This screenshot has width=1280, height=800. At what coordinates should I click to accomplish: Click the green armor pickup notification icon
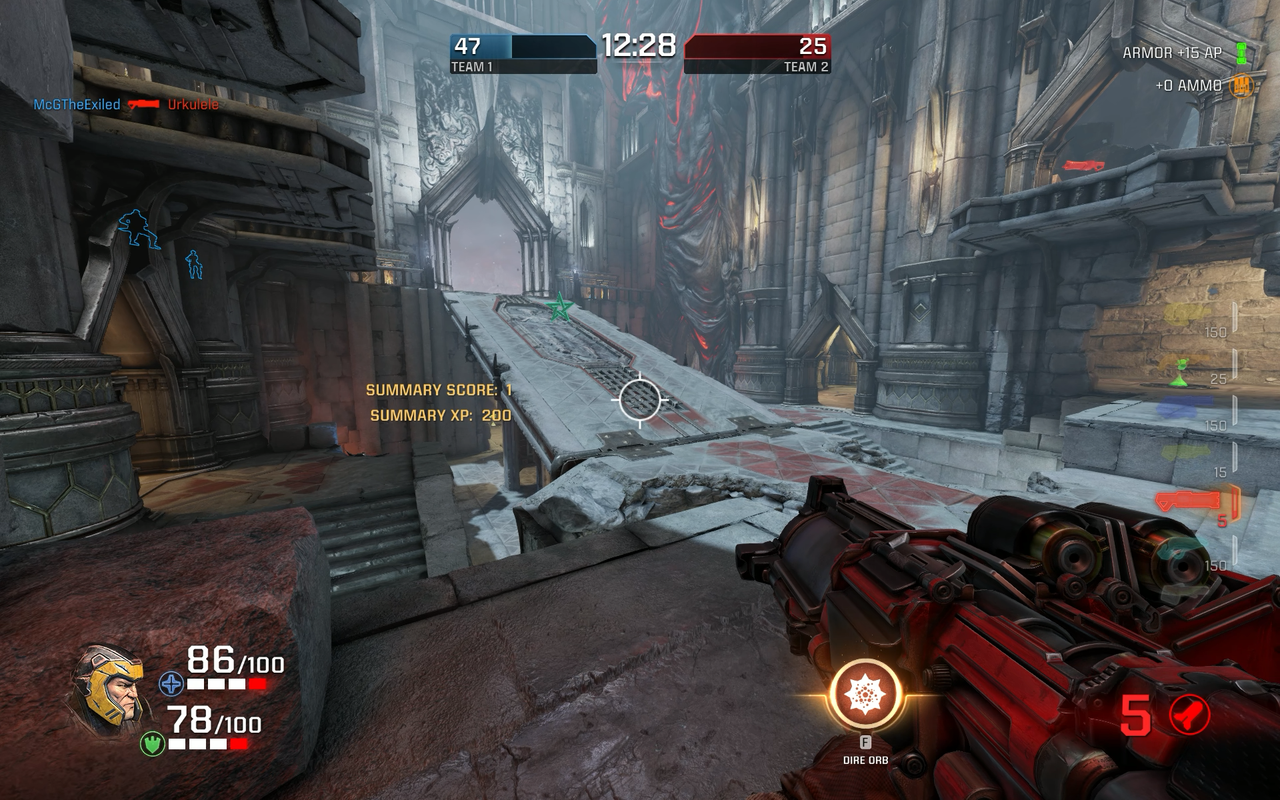[1241, 53]
